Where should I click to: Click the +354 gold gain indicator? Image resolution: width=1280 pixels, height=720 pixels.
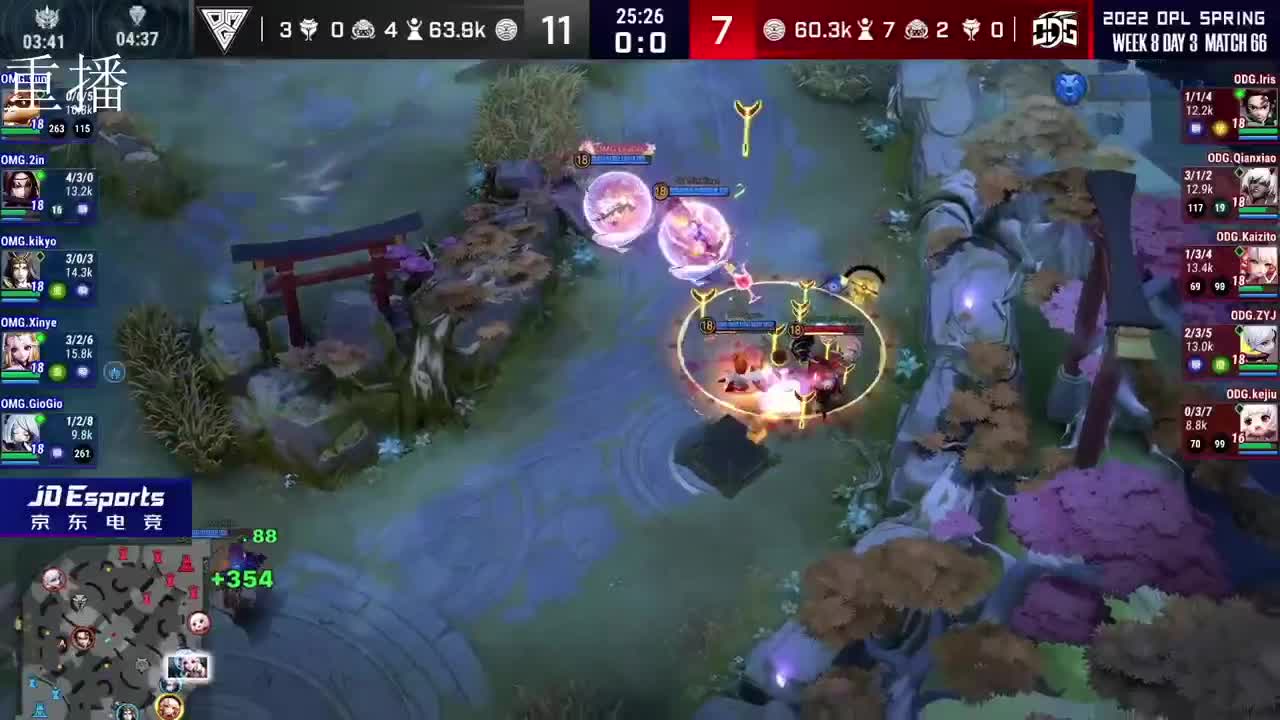coord(241,578)
